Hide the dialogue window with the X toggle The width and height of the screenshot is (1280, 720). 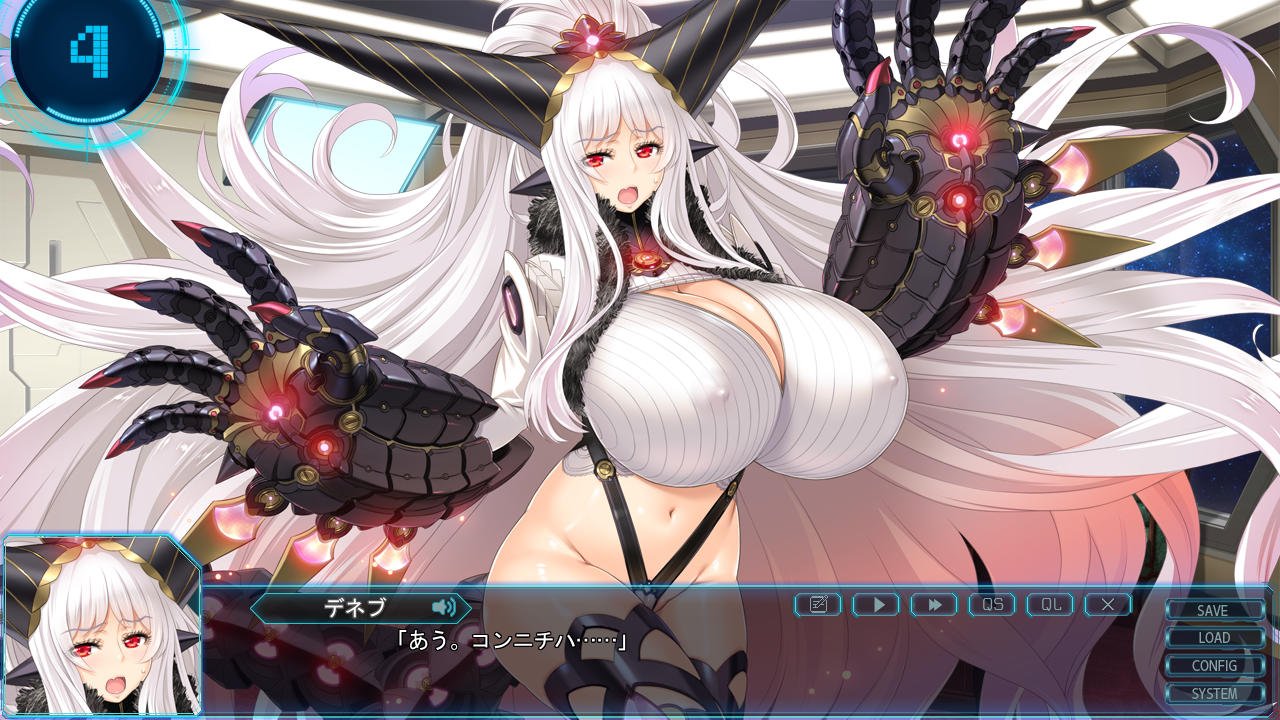(x=1108, y=604)
